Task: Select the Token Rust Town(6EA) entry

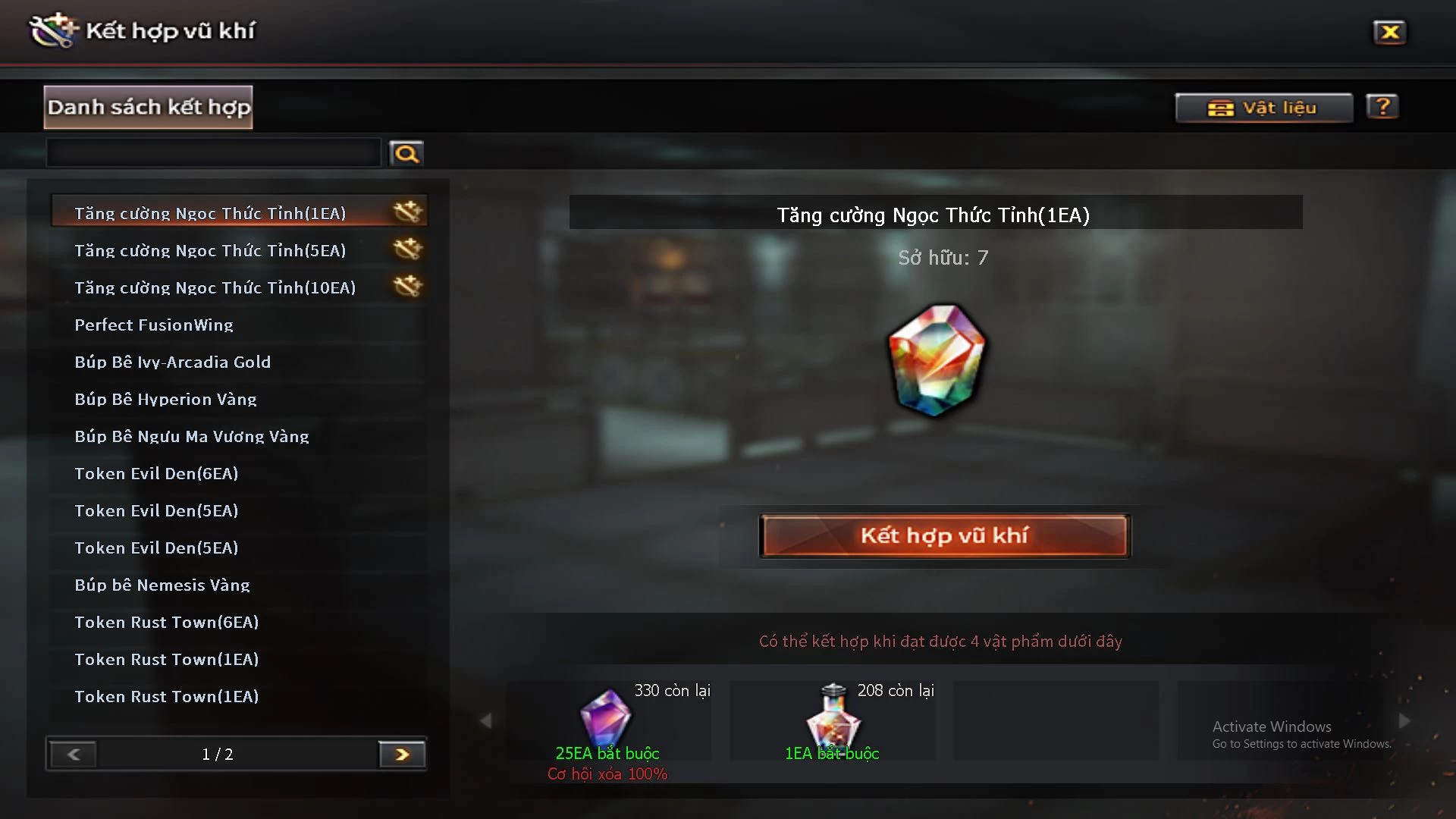Action: (167, 622)
